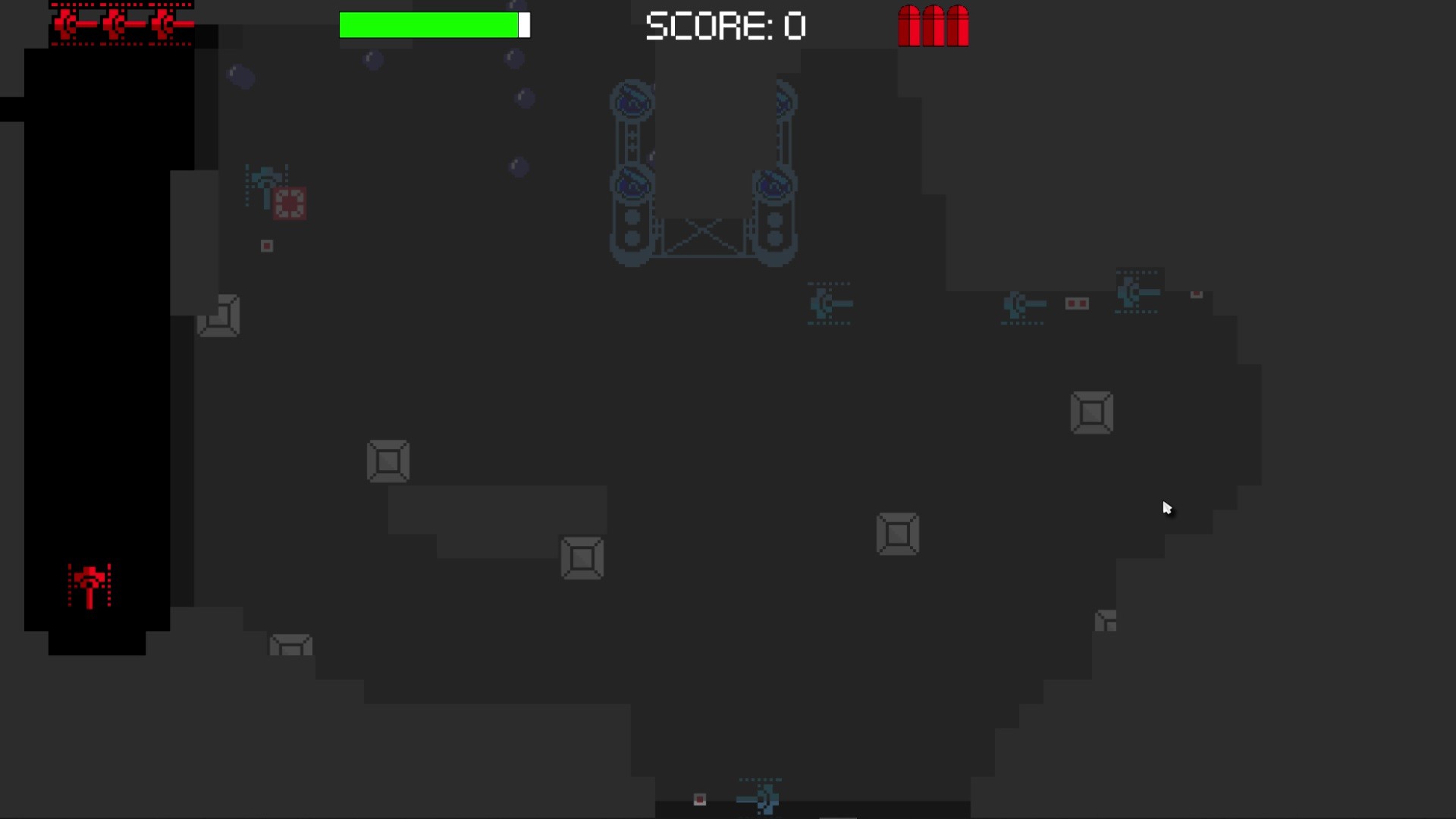Viewport: 1456px width, 819px height.
Task: Click the white tip of the health bar
Action: [x=524, y=25]
